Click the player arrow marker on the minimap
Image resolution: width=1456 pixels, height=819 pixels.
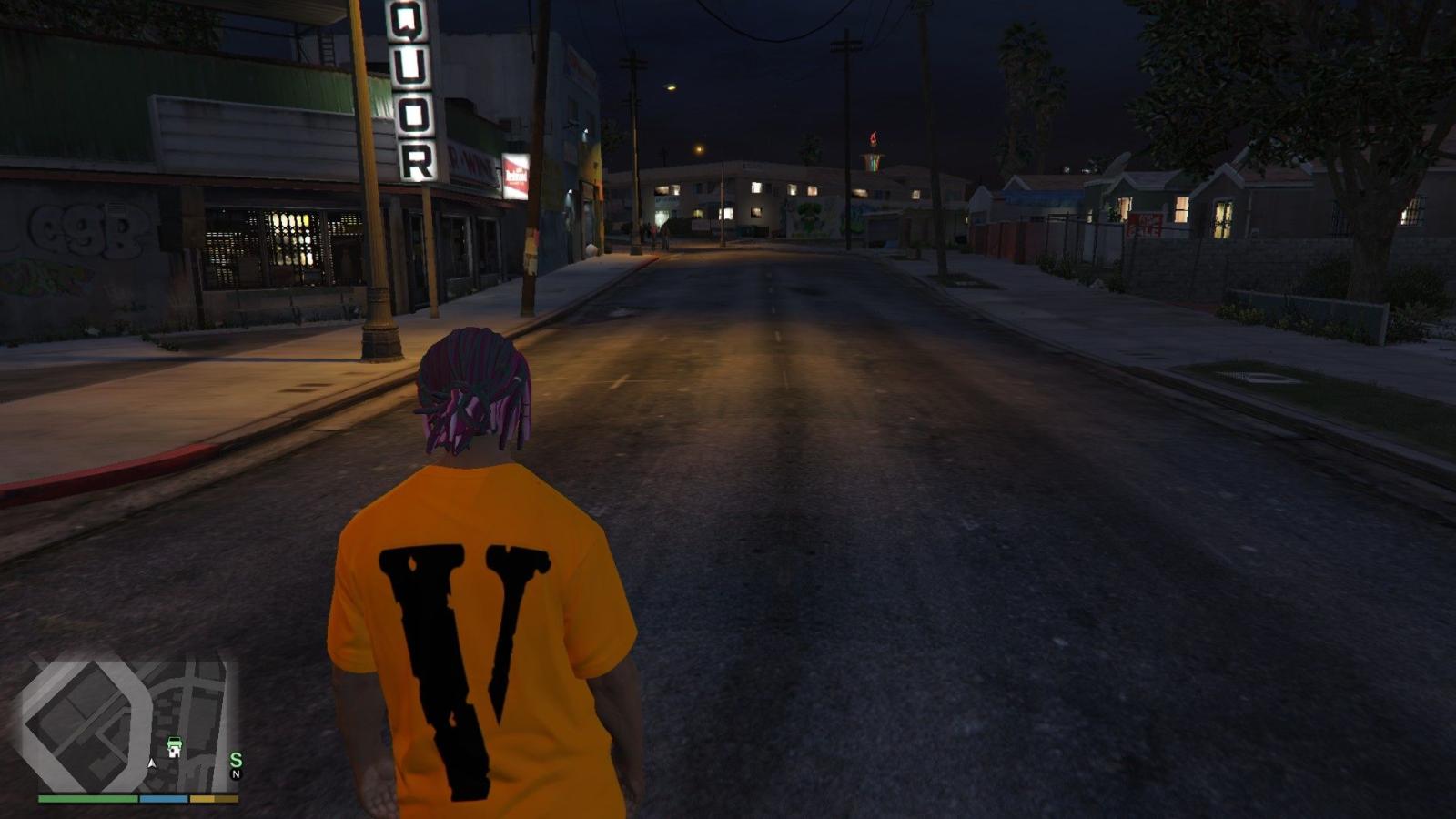[x=152, y=763]
